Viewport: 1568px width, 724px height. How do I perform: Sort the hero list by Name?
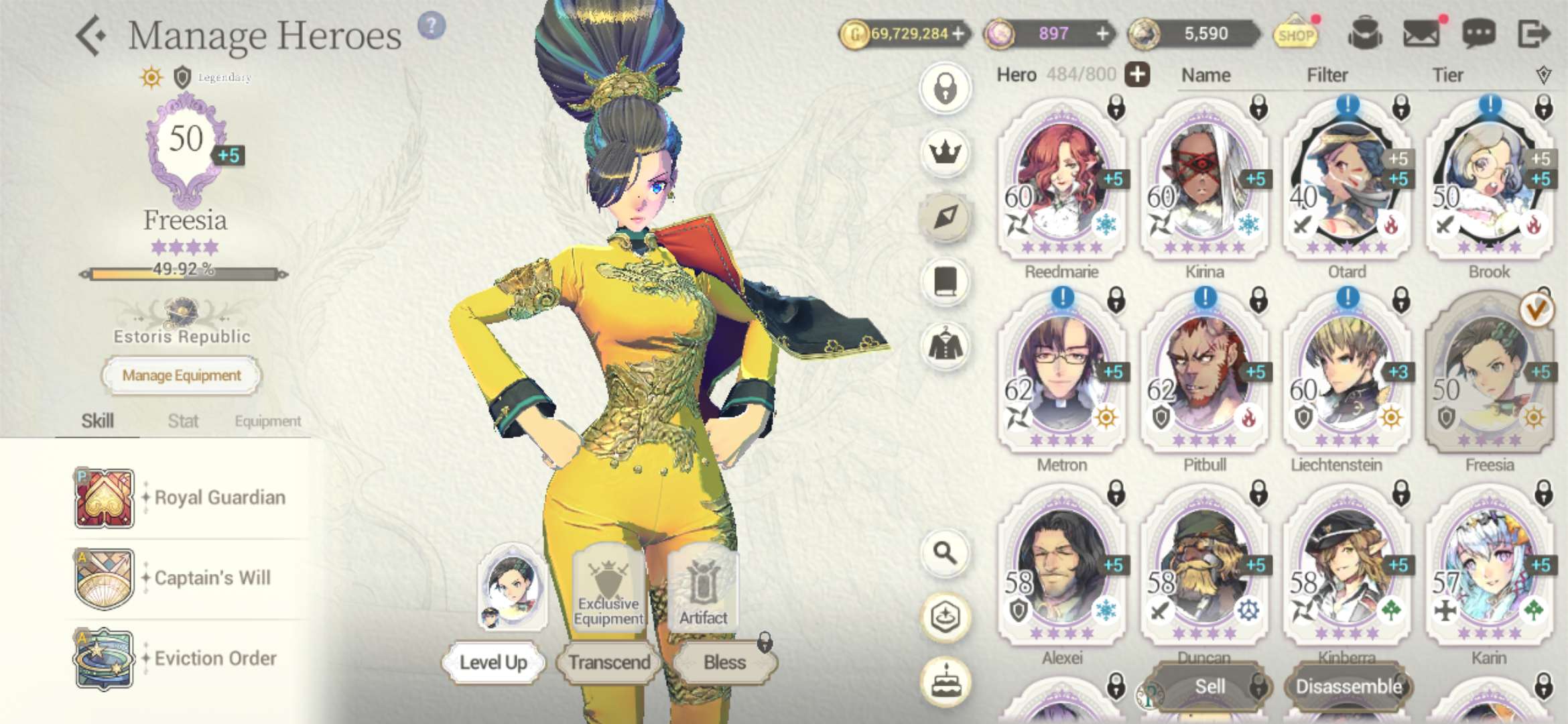click(1205, 75)
